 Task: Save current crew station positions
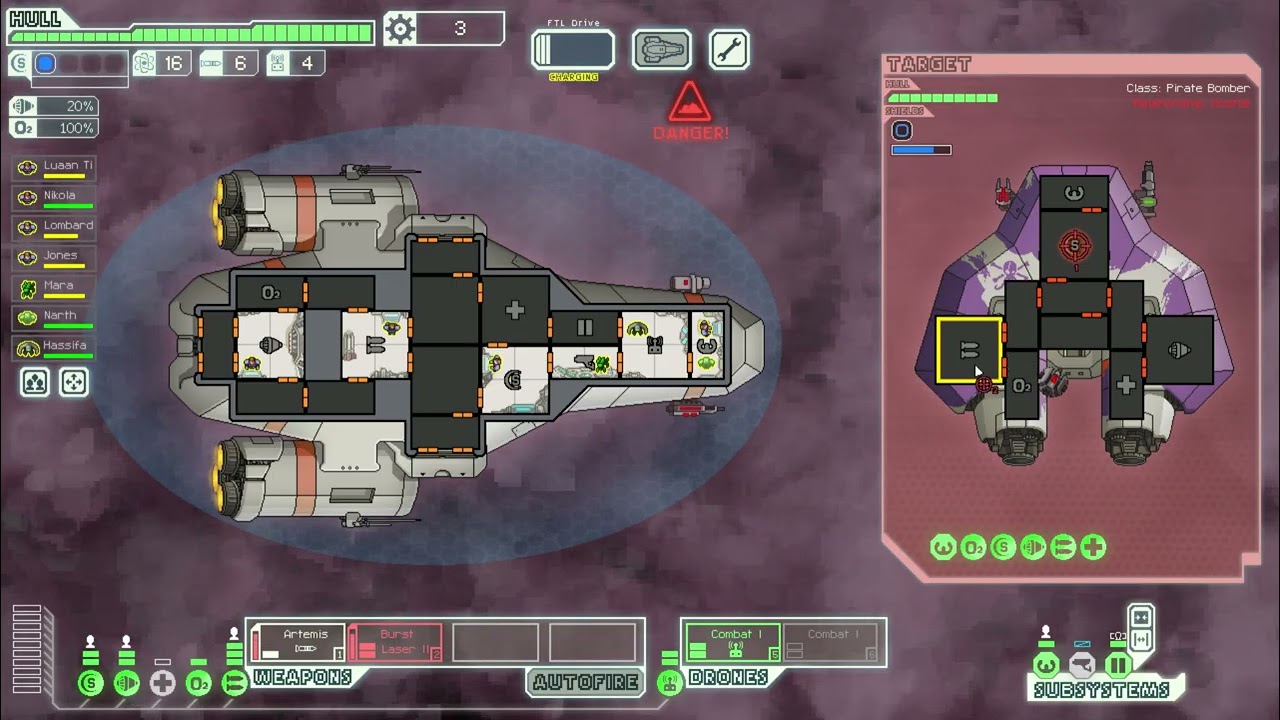35,382
